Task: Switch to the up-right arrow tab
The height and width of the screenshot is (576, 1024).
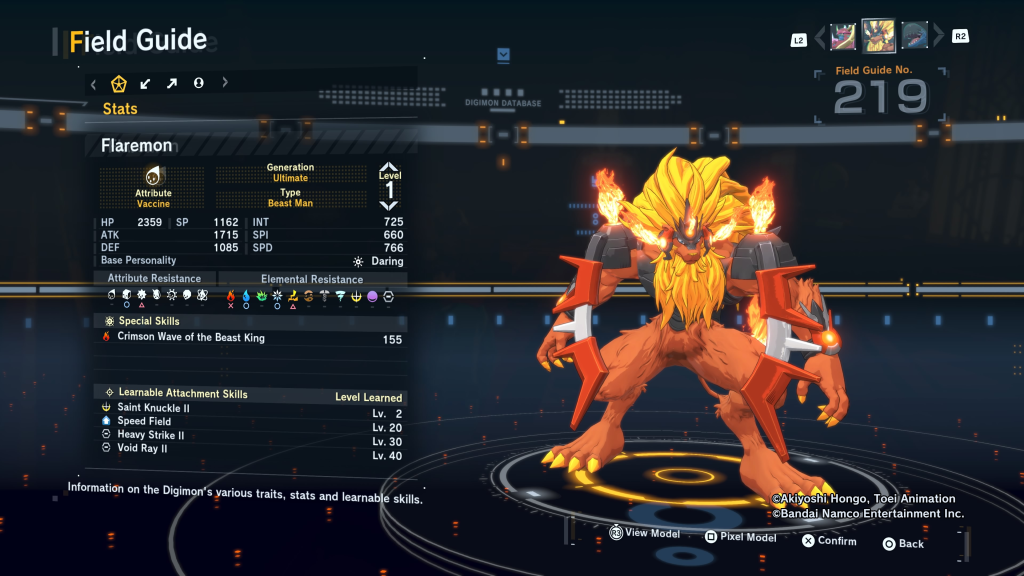Action: pyautogui.click(x=172, y=83)
